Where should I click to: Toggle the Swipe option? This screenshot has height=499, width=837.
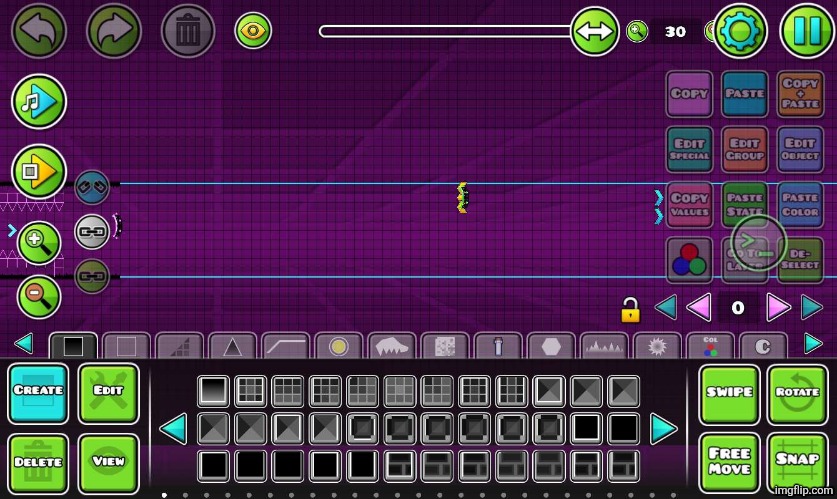729,393
